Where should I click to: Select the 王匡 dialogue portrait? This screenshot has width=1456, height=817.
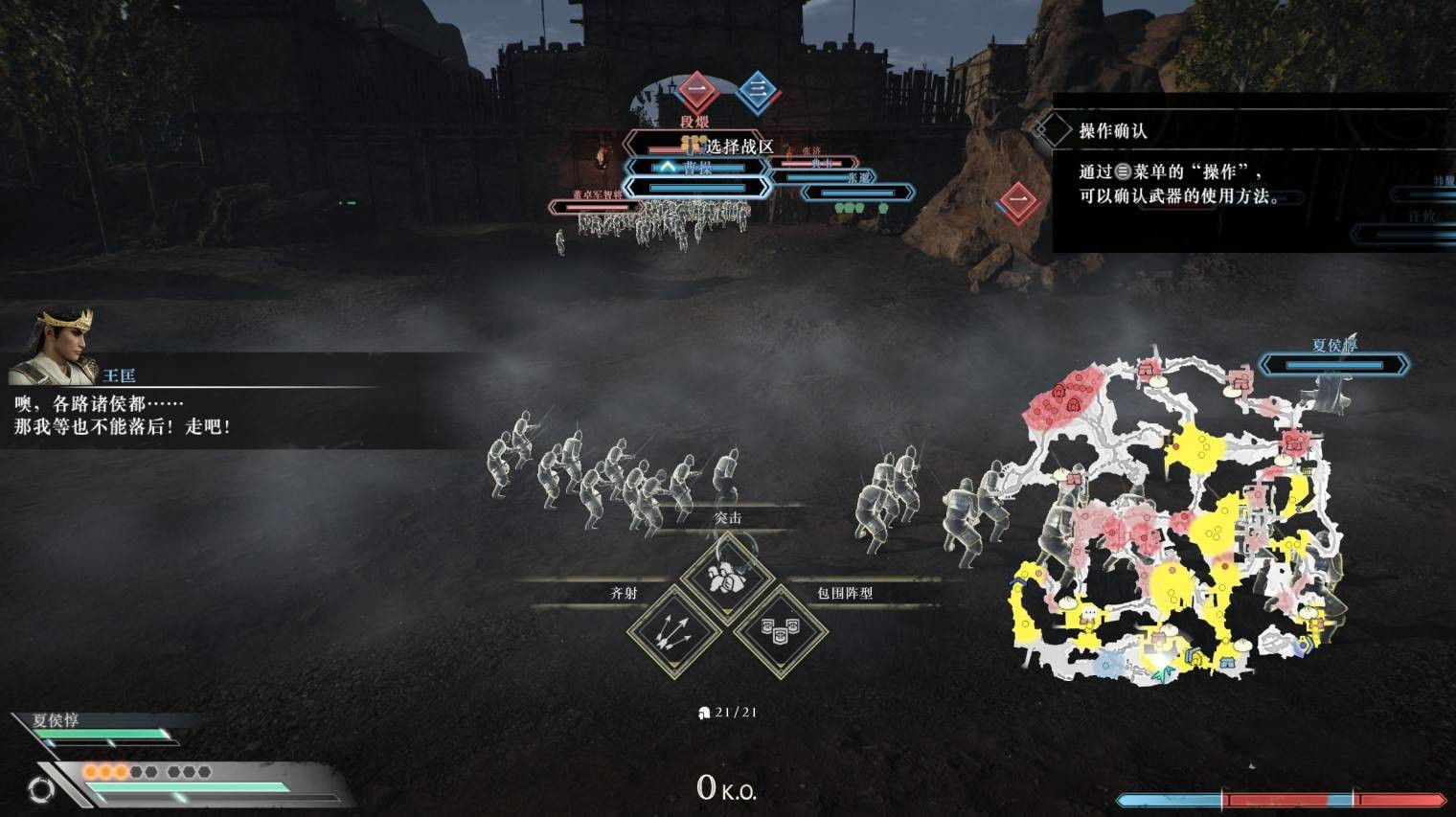click(55, 346)
